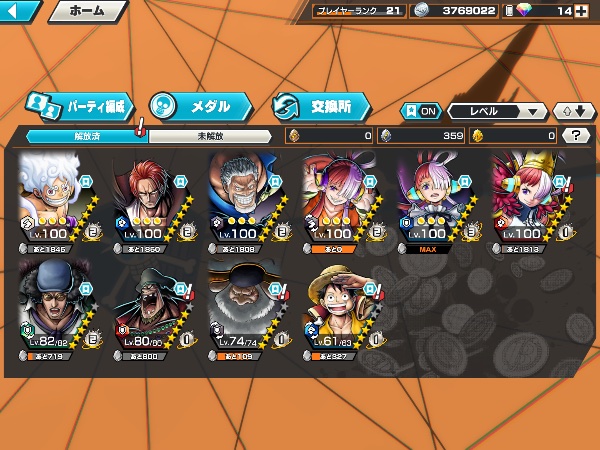600x450 pixels.
Task: Toggle the bookmark ON filter
Action: [x=421, y=111]
